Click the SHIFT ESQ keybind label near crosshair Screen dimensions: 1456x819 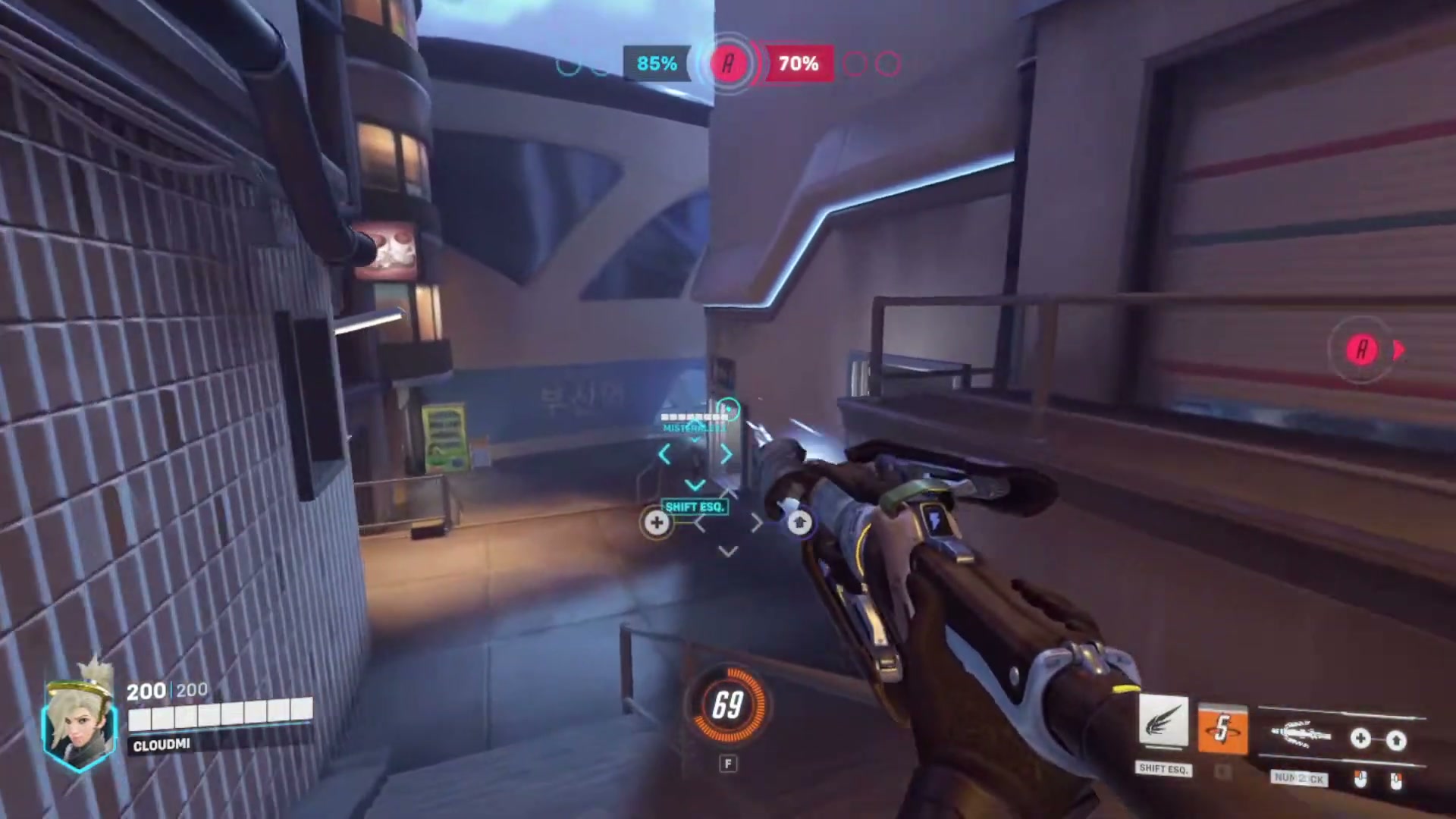click(x=695, y=507)
